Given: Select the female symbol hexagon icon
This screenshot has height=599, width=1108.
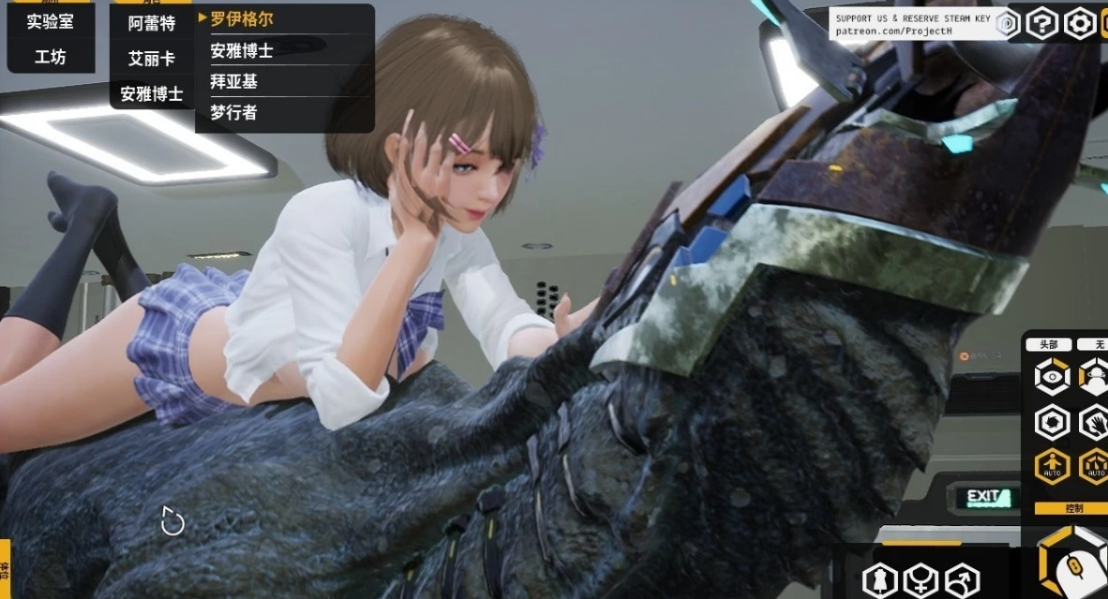Looking at the screenshot, I should (x=920, y=580).
